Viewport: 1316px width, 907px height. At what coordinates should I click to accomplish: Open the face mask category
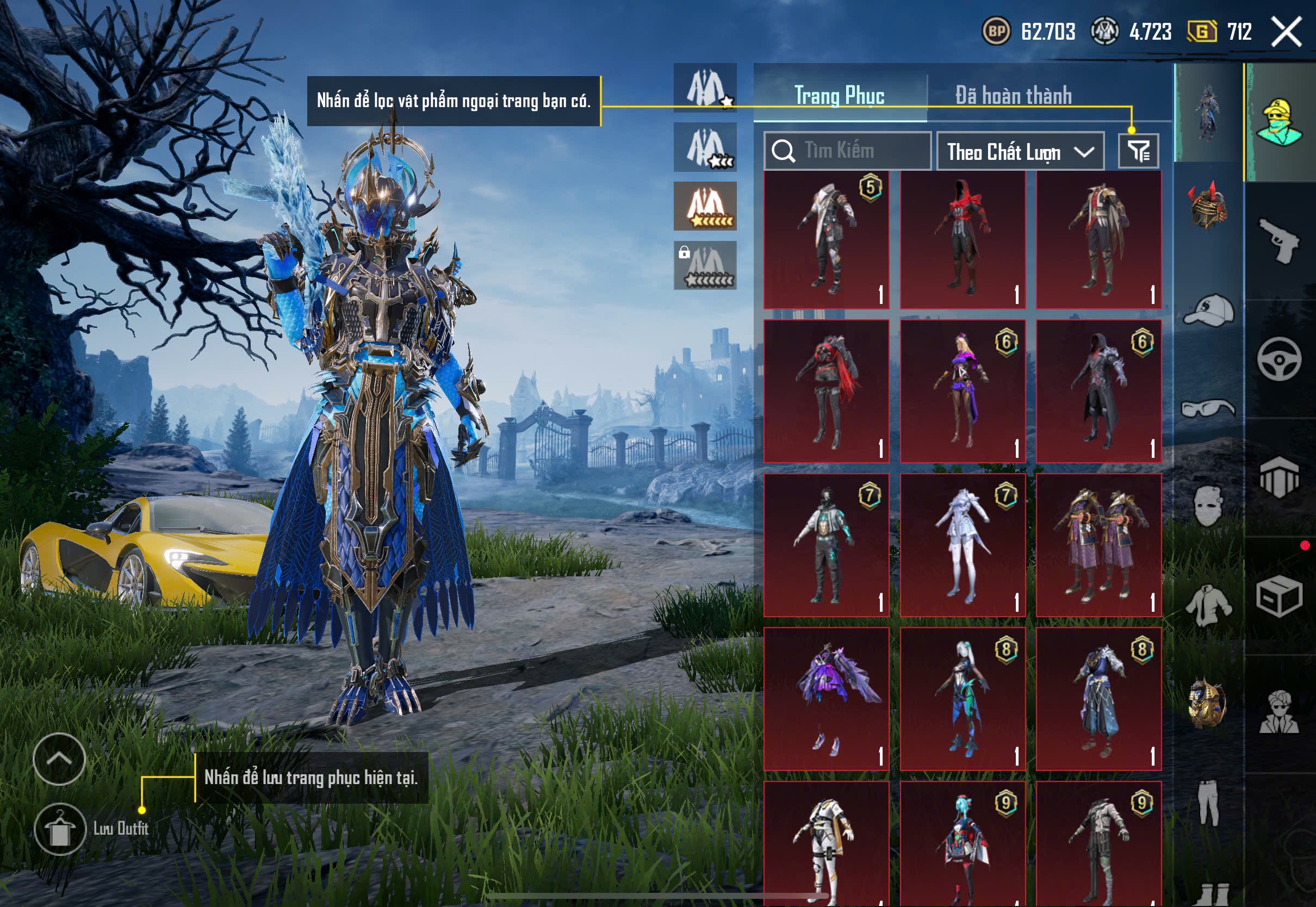point(1209,506)
